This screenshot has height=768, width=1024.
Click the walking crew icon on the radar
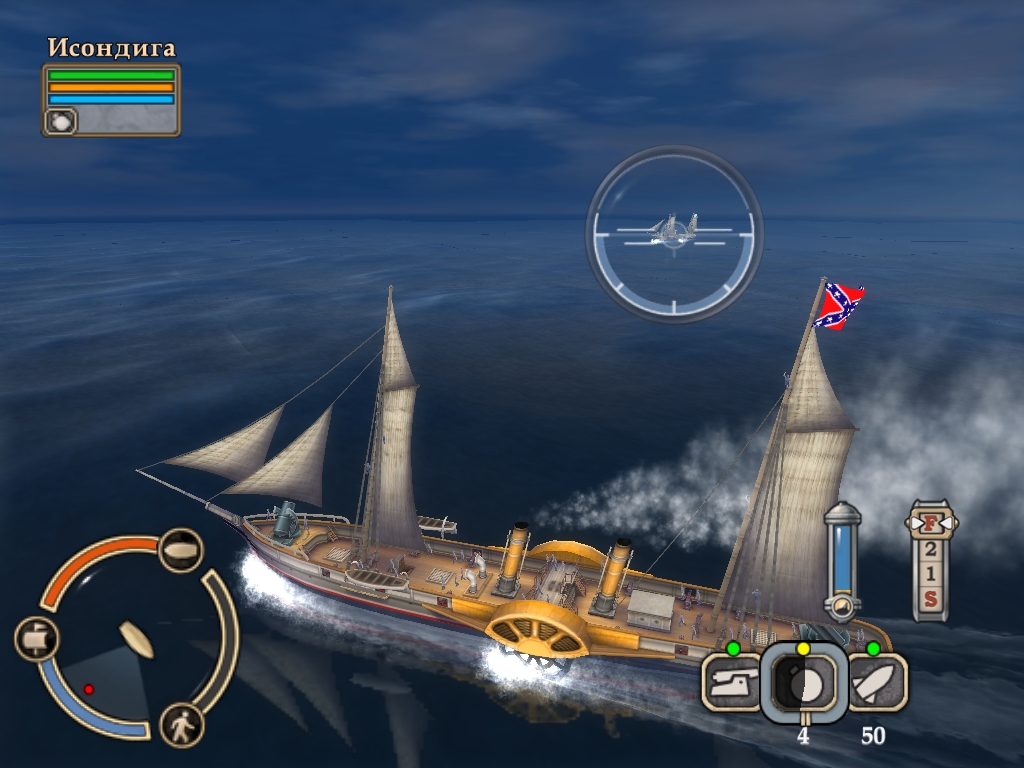coord(181,725)
